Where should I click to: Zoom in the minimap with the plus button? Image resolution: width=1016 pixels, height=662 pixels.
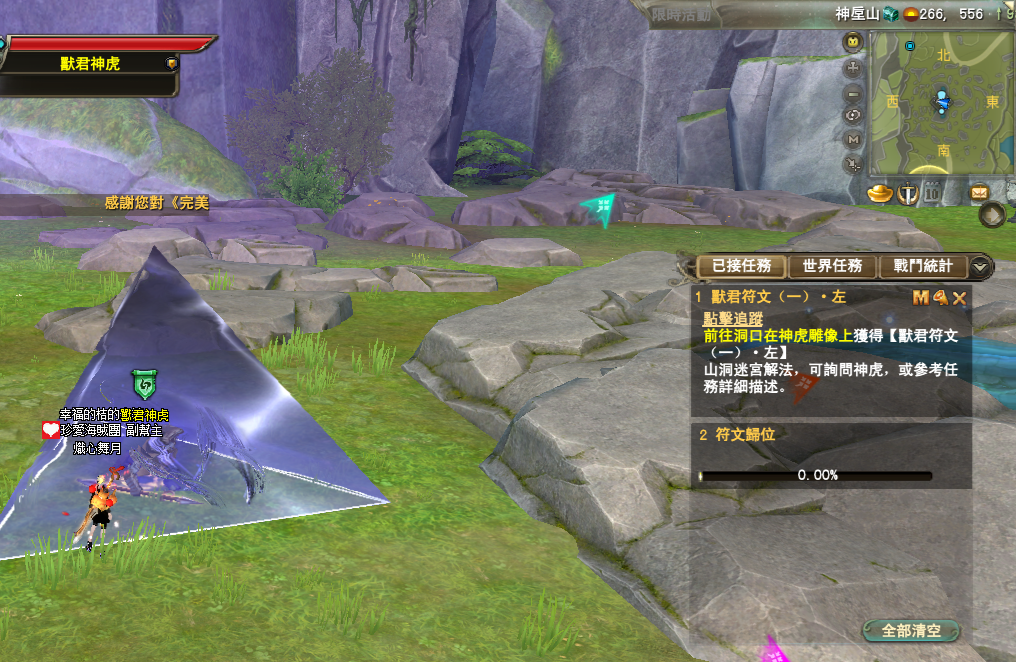pos(853,68)
